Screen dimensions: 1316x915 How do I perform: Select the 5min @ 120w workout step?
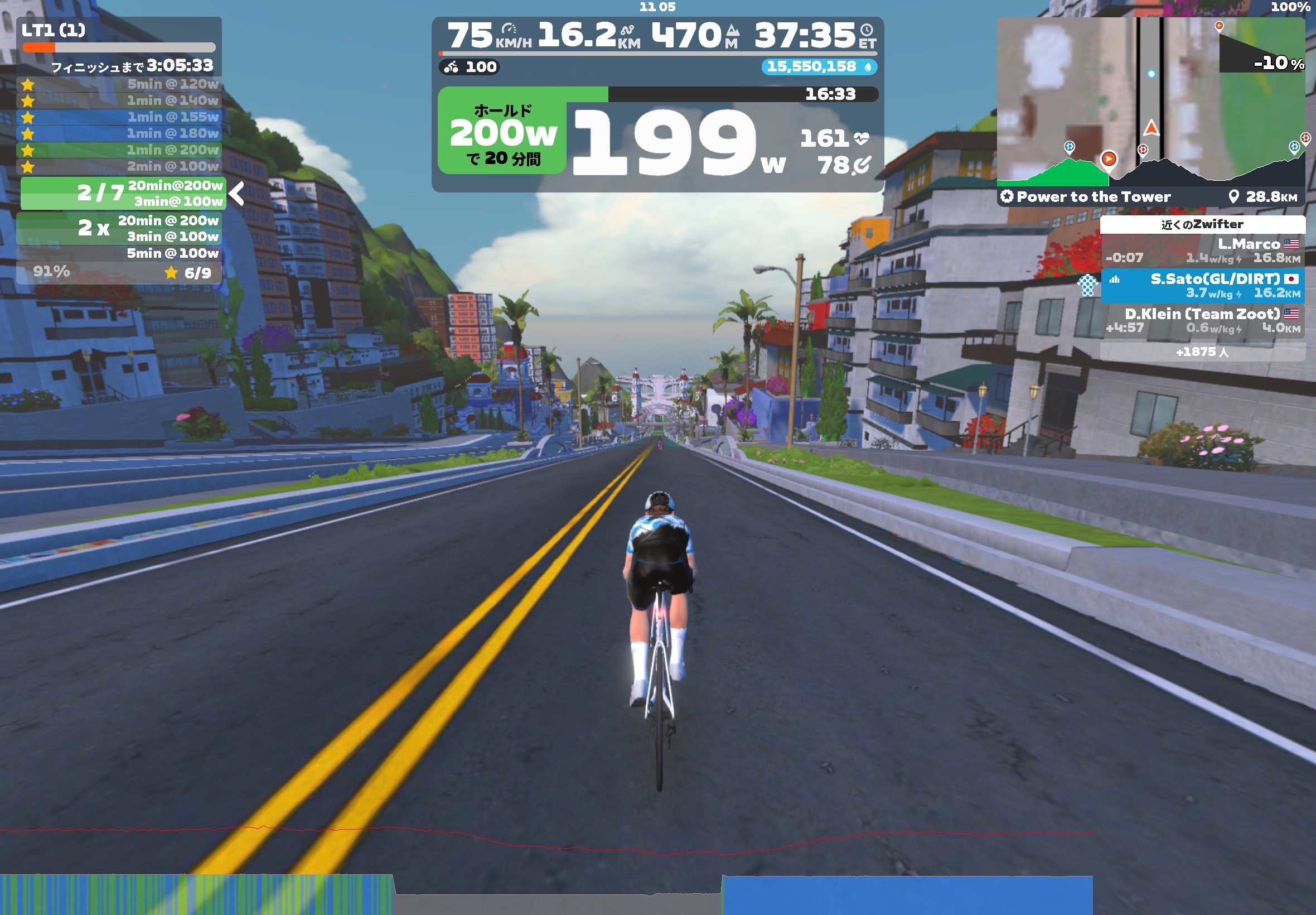point(120,84)
